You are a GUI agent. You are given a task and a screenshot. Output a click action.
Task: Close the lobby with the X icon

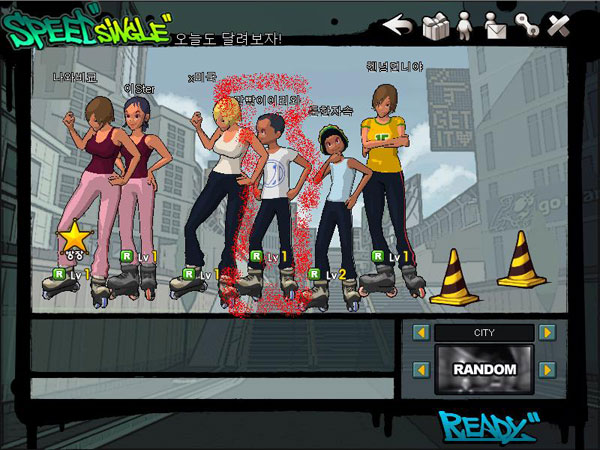pyautogui.click(x=558, y=25)
